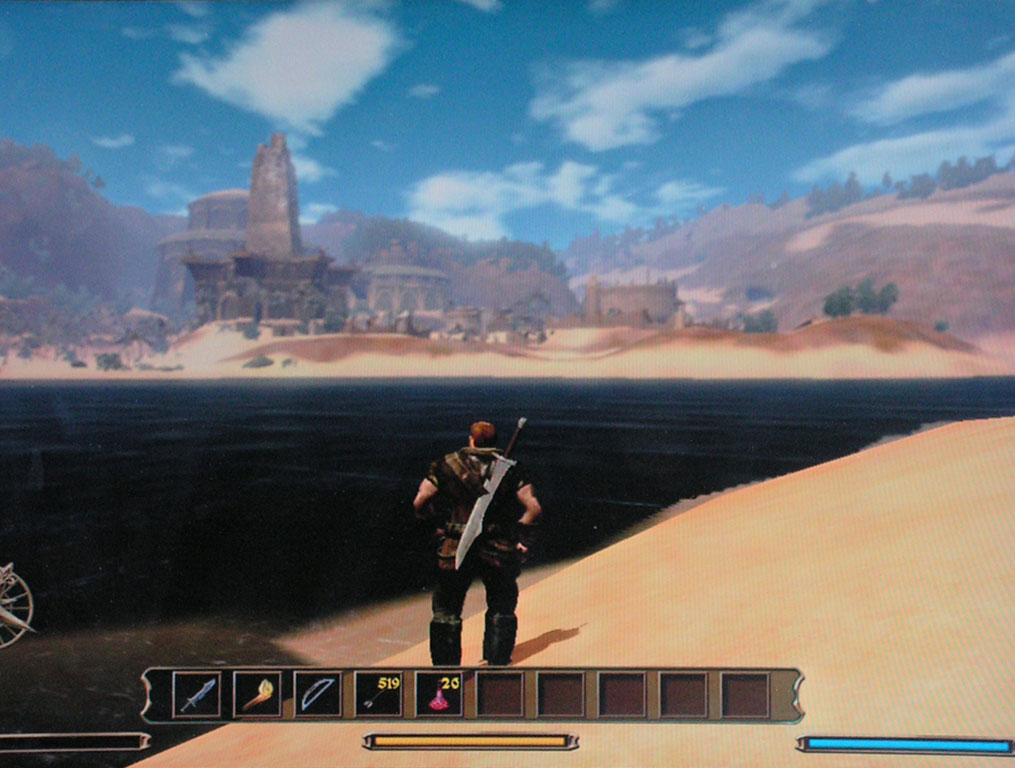
Task: Equip the burning torch from the hotbar
Action: (257, 694)
